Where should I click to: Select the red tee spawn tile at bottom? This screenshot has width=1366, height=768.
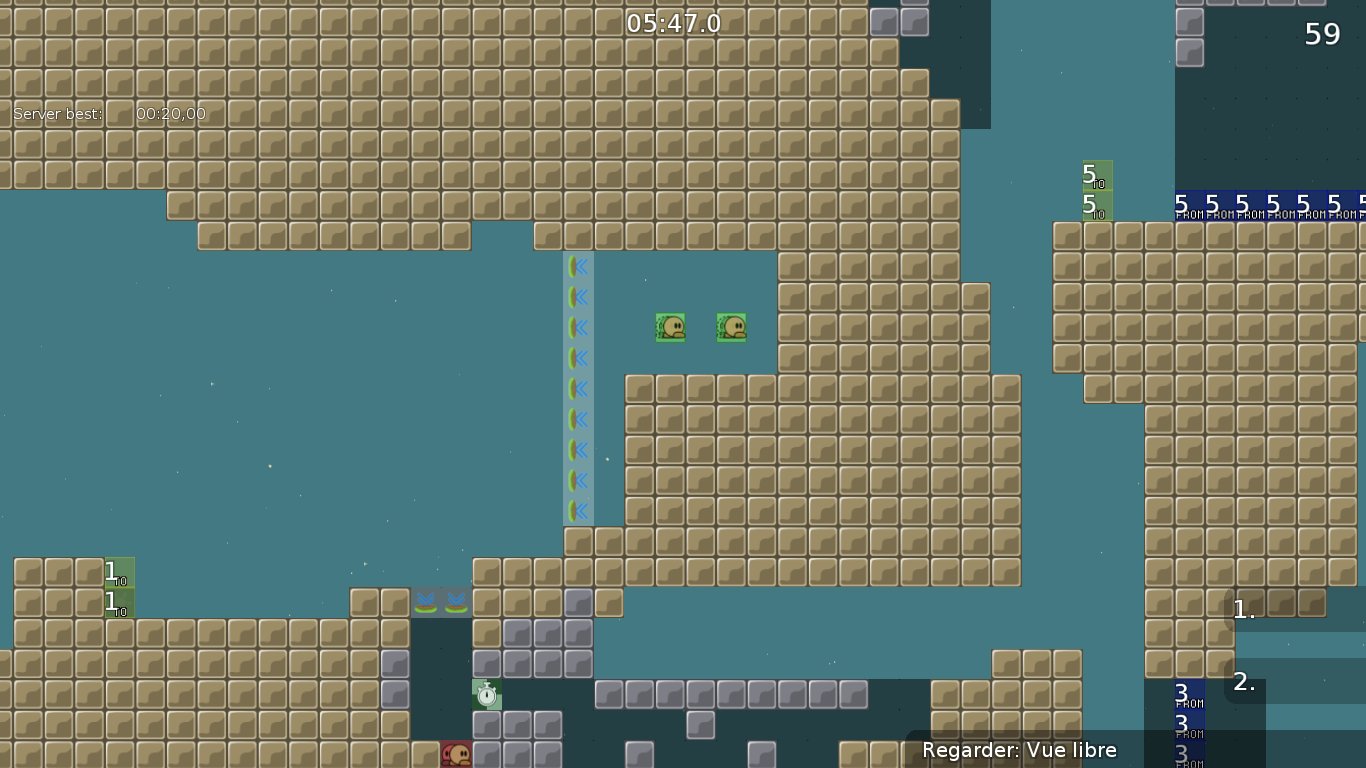coord(456,755)
